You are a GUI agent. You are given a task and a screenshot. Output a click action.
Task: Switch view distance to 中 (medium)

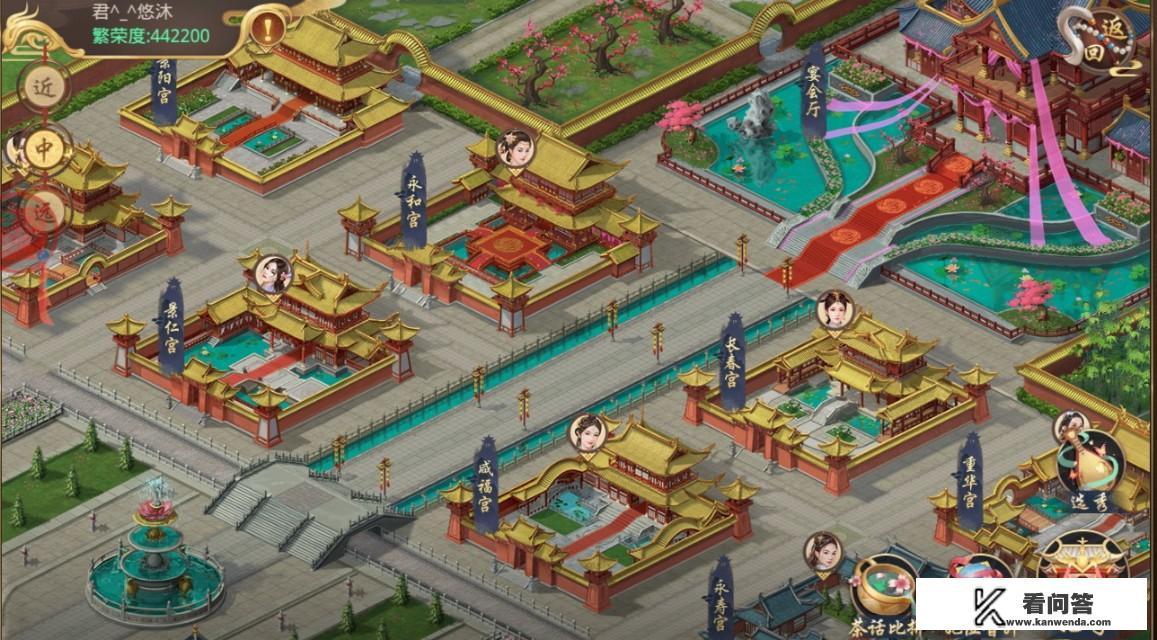pos(44,149)
